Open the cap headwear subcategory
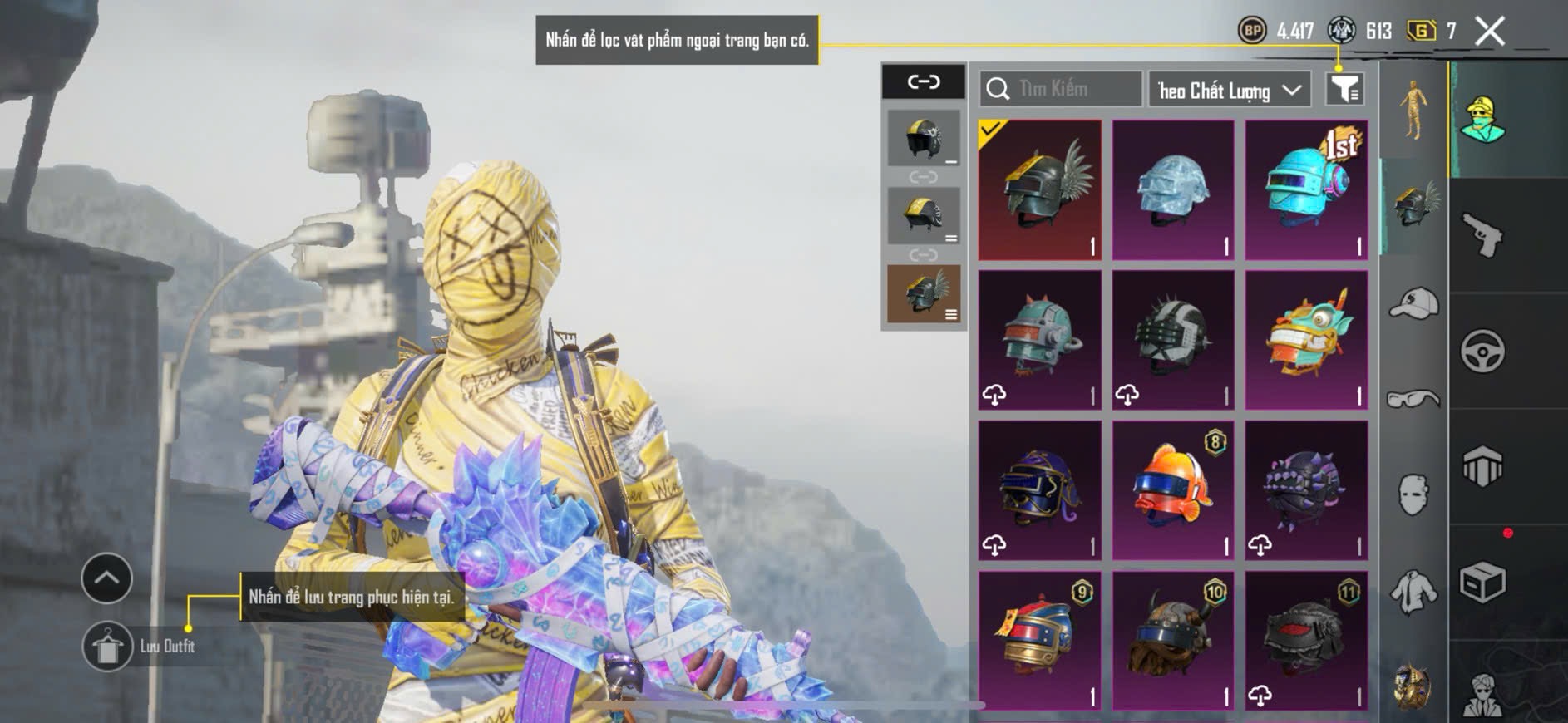This screenshot has width=1568, height=723. point(1413,303)
